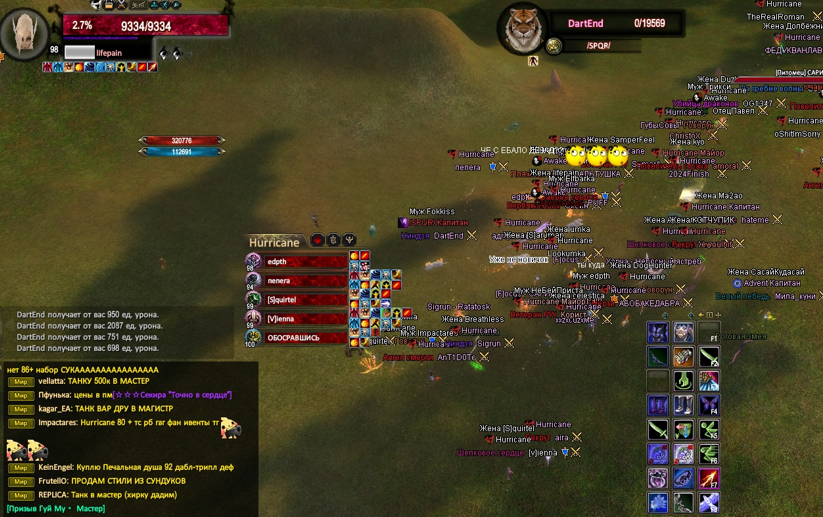Activate the purple butterfly skill on F4
Viewport: 823px width, 517px height.
[709, 405]
